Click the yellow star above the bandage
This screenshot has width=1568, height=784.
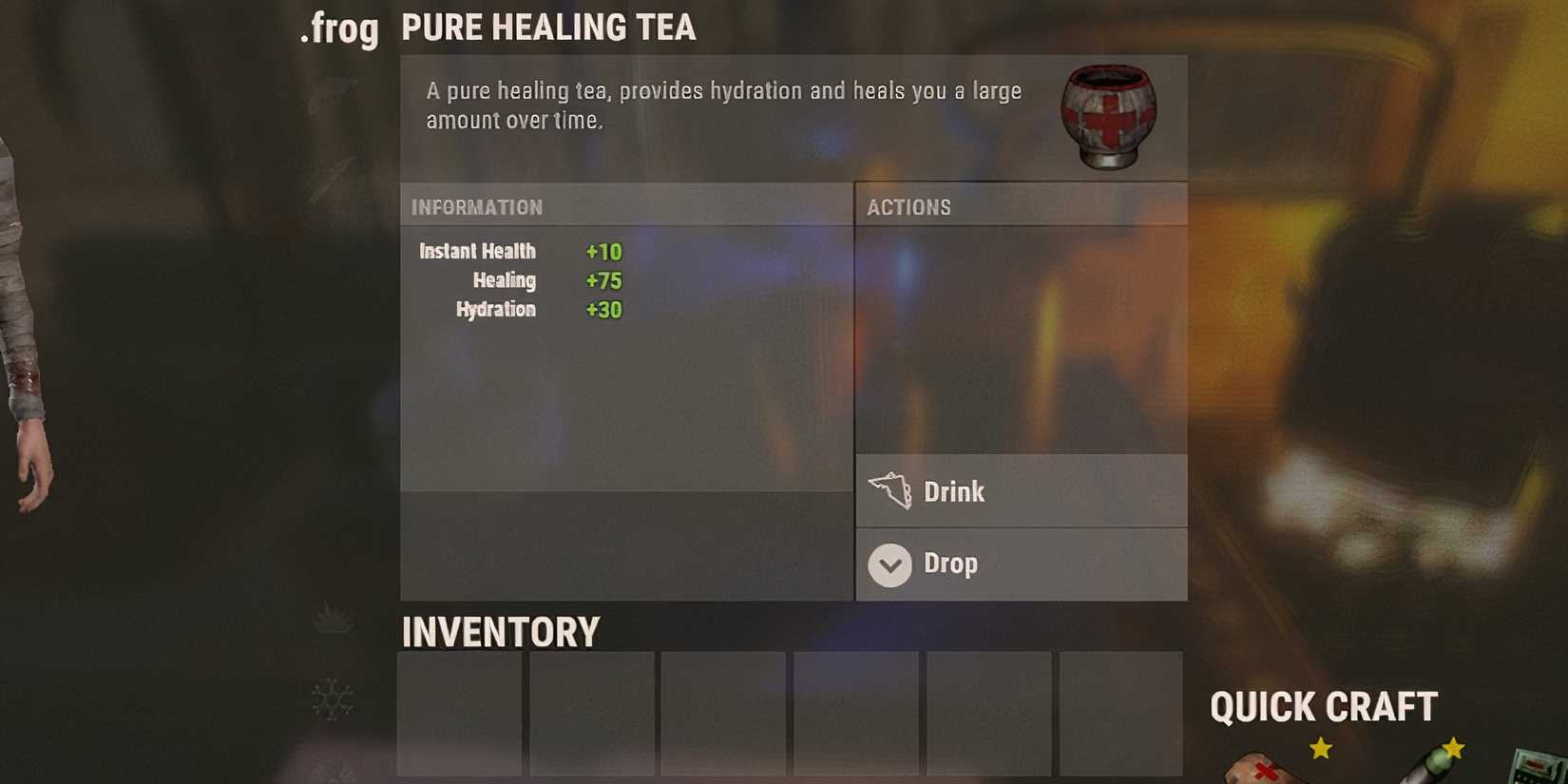[1321, 747]
